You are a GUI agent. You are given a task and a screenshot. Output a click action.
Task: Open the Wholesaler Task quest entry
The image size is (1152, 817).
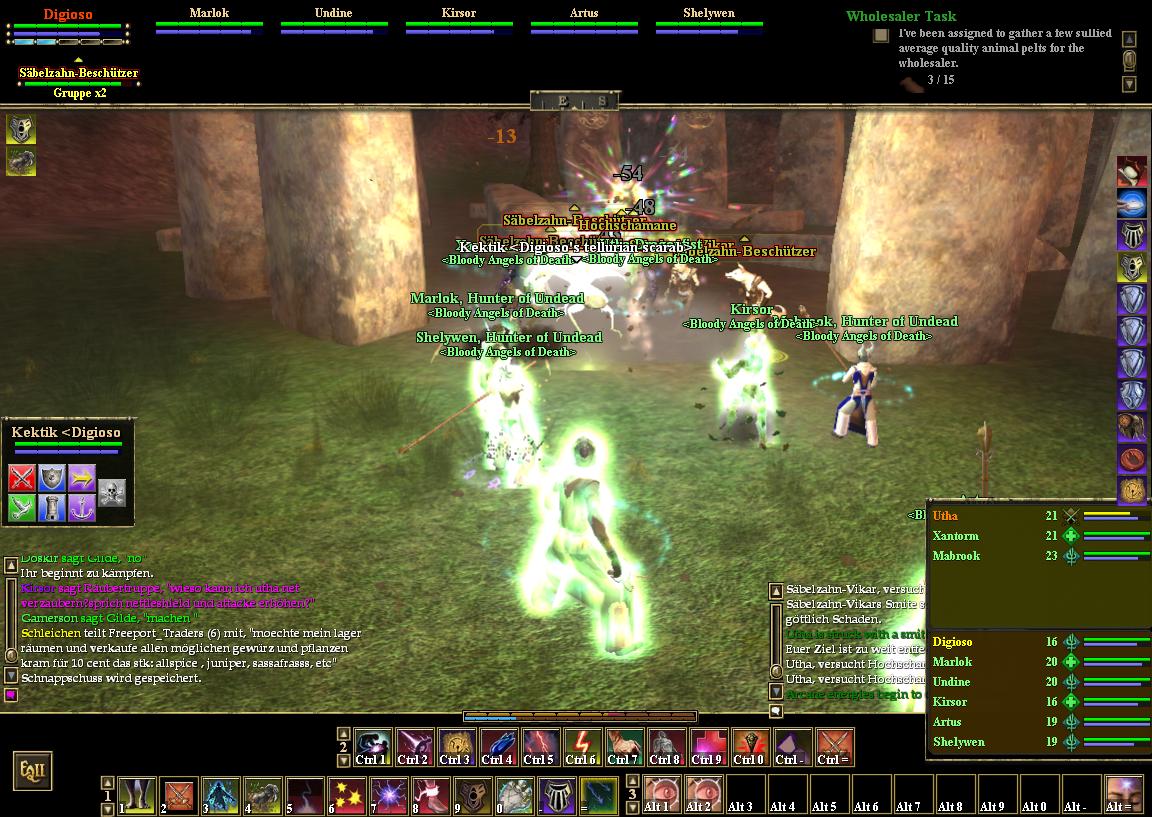pos(900,16)
